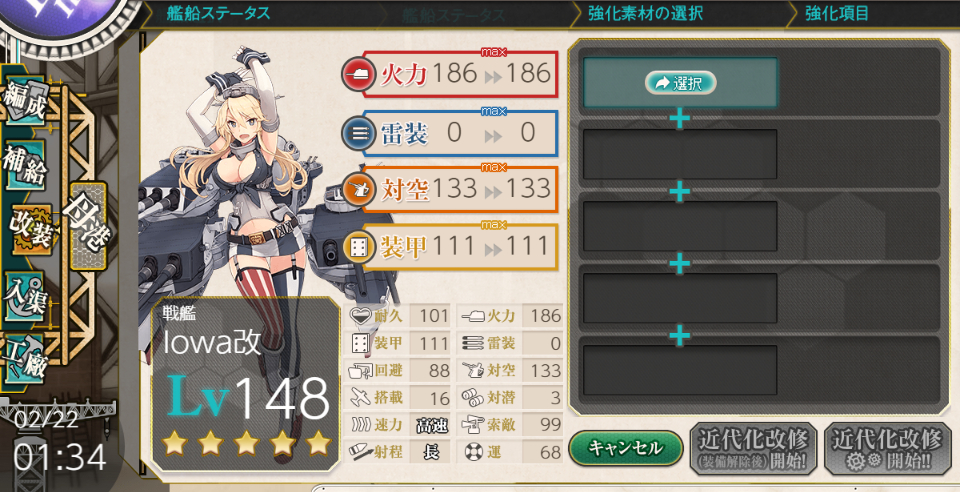Image resolution: width=960 pixels, height=492 pixels.
Task: Select the 改装 remodel menu
Action: [x=28, y=228]
